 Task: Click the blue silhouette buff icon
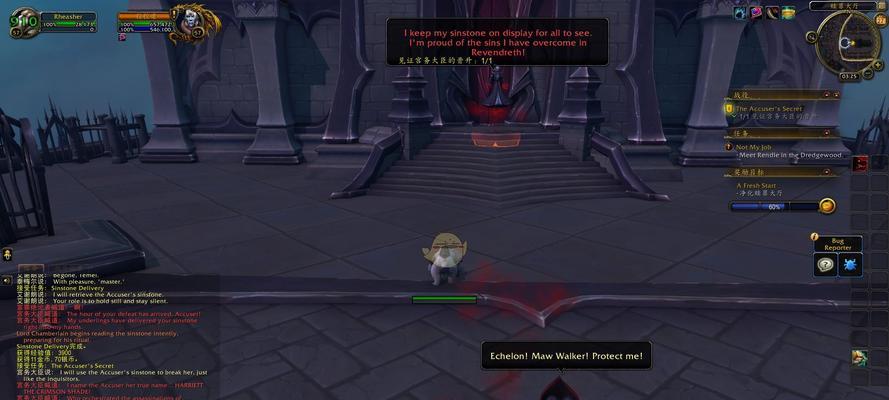coord(741,12)
